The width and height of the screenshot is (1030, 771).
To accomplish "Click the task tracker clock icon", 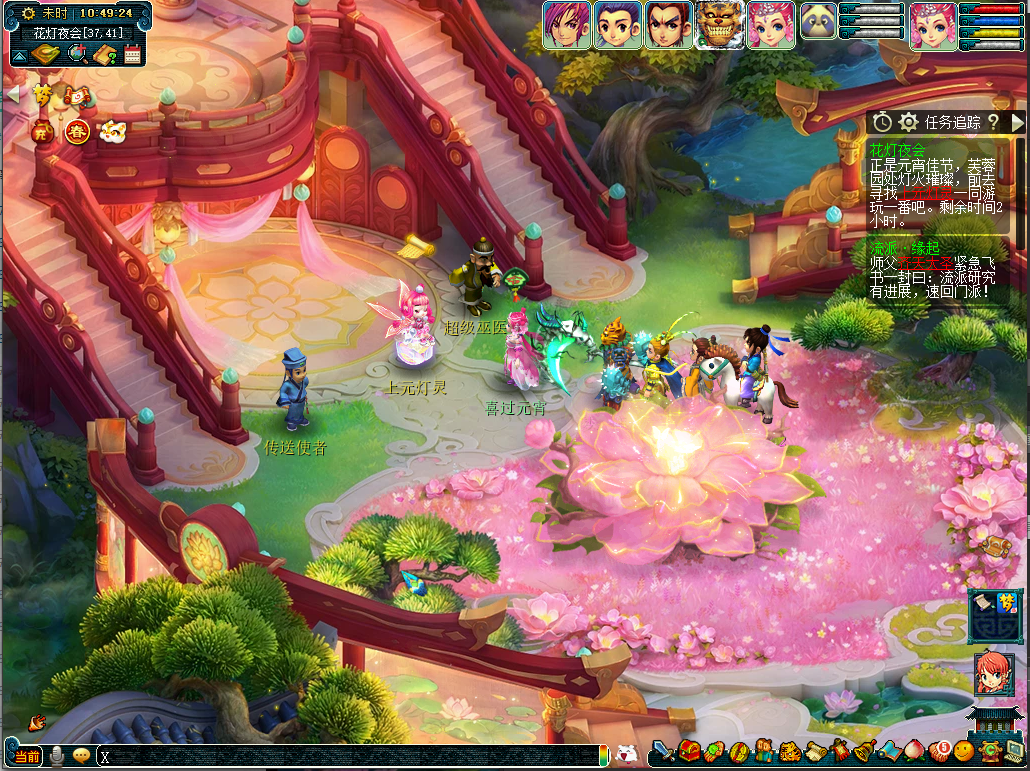I will (x=882, y=122).
